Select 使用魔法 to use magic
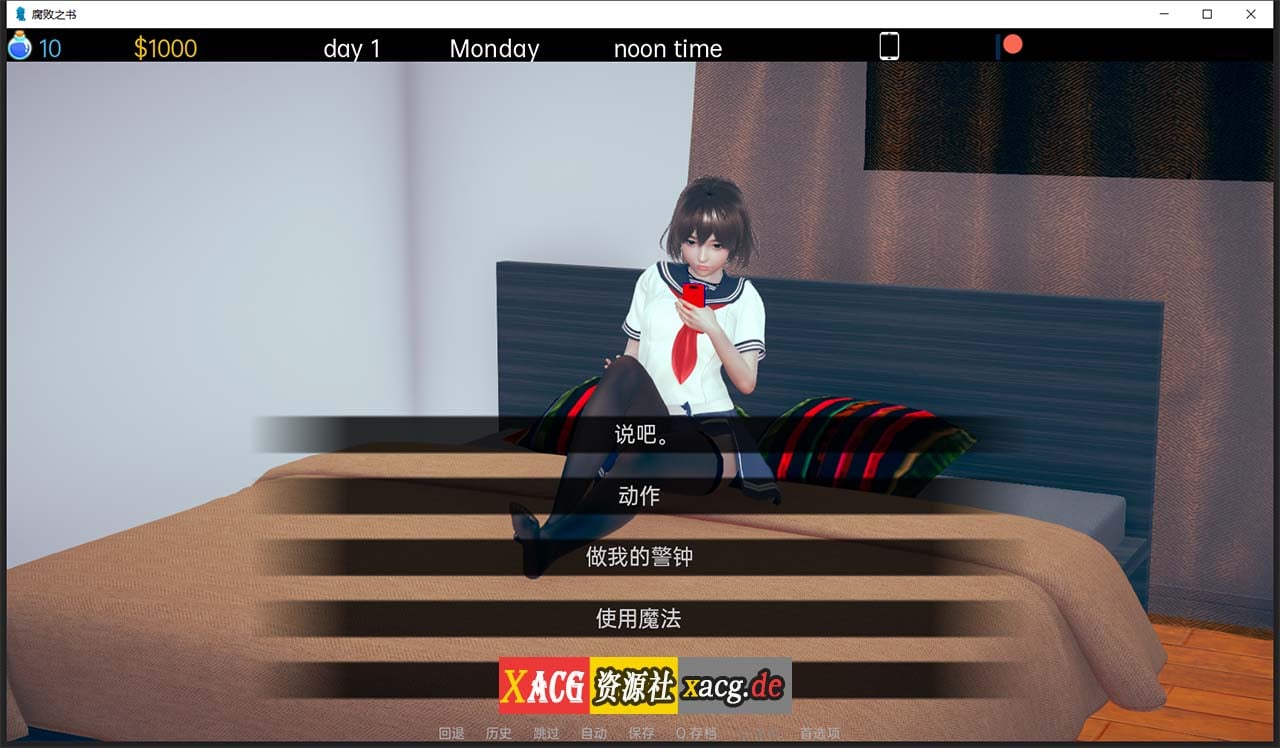1280x748 pixels. [x=640, y=619]
